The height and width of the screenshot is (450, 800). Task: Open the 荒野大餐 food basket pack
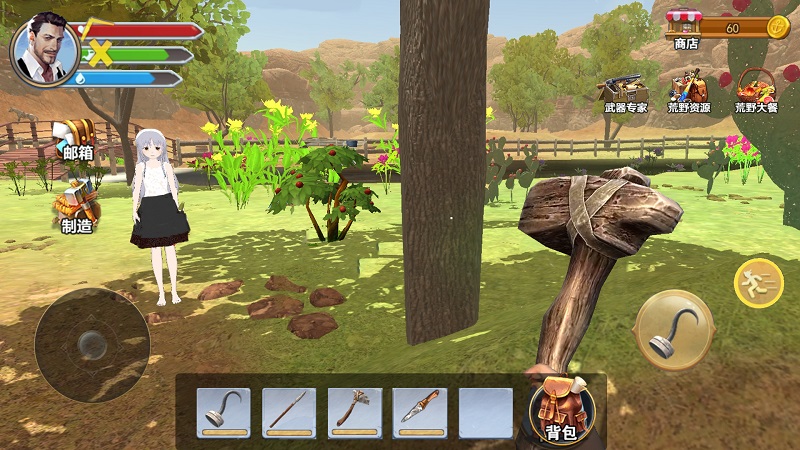click(x=755, y=92)
